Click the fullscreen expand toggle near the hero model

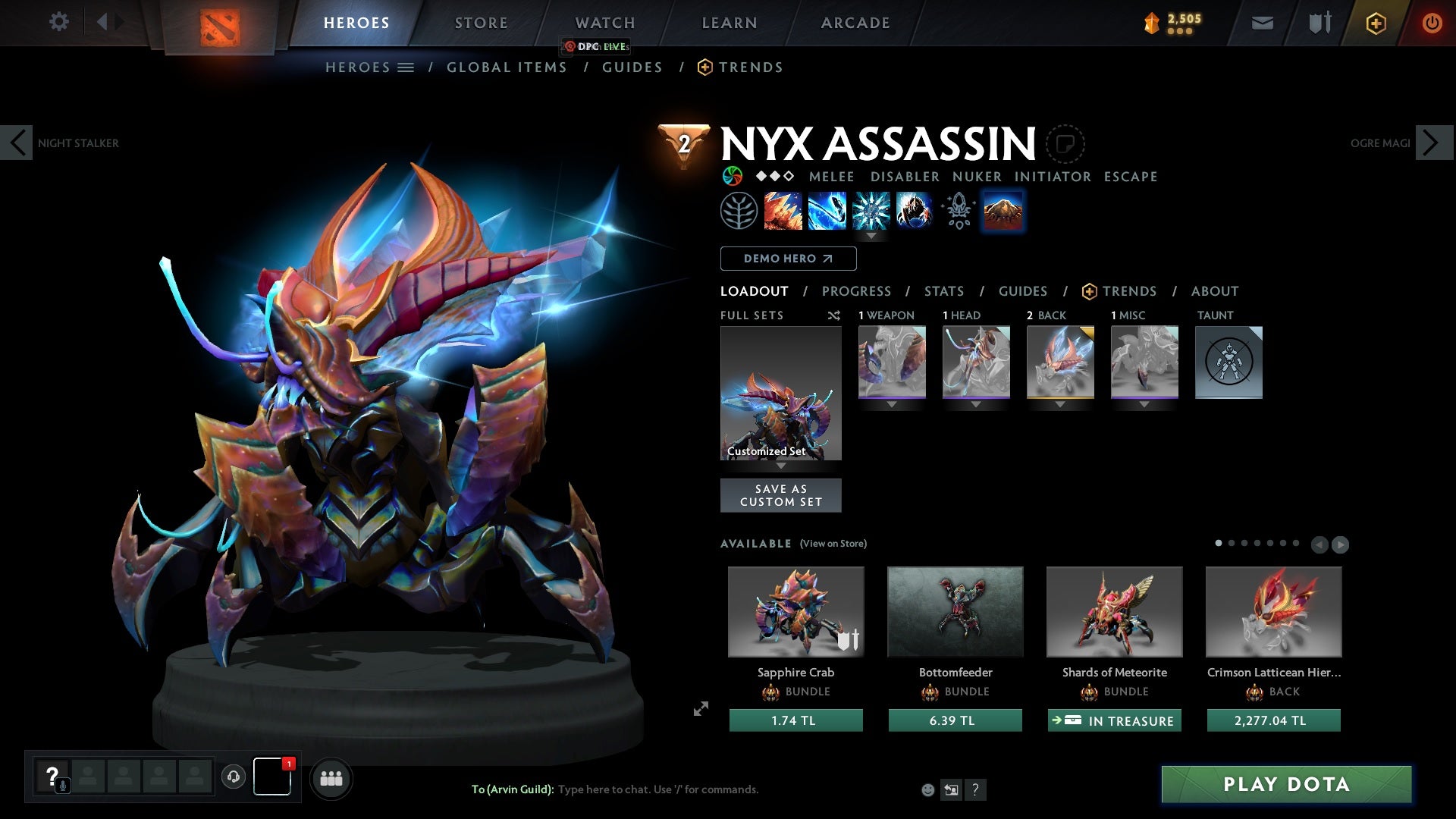tap(701, 708)
